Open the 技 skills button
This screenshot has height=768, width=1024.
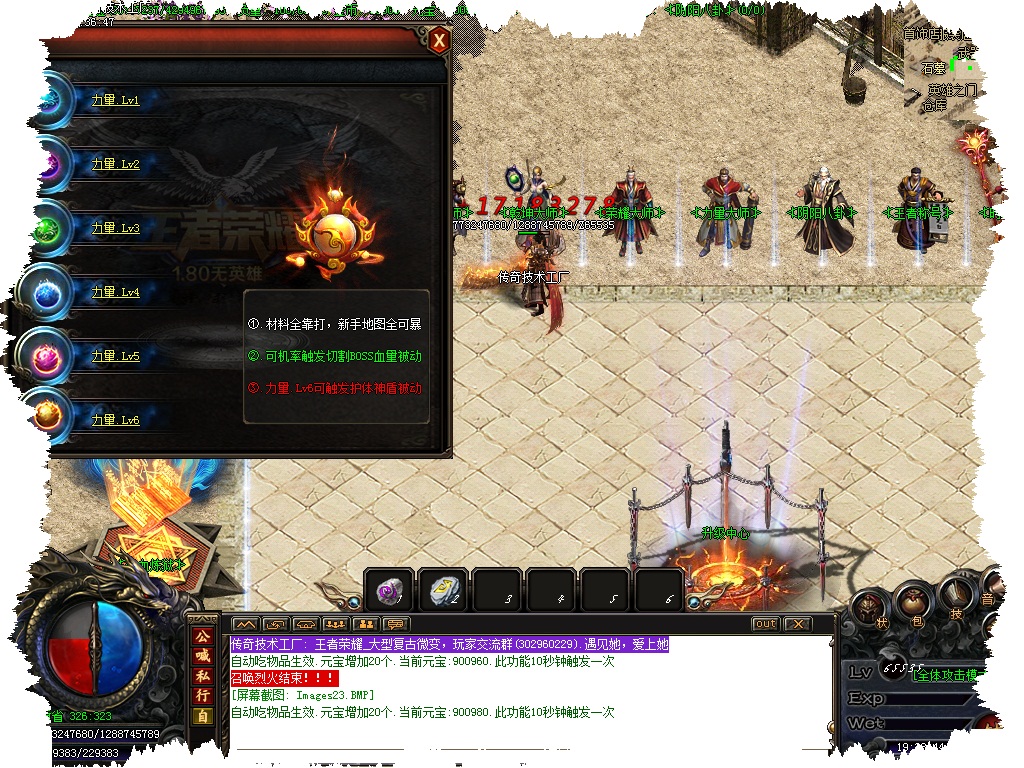click(x=956, y=599)
